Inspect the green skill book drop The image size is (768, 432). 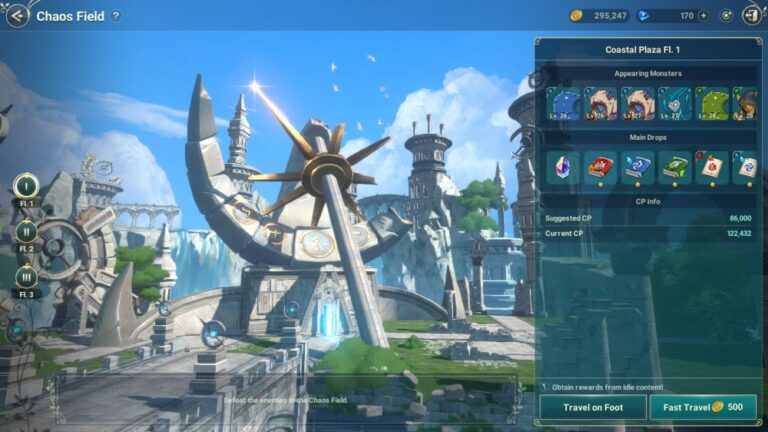point(674,167)
